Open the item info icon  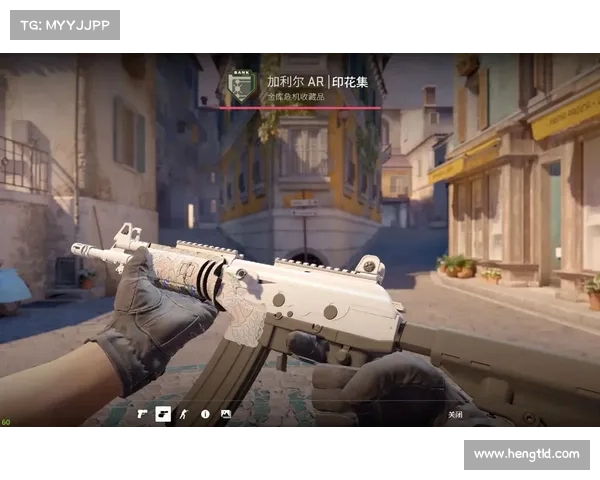pyautogui.click(x=205, y=413)
